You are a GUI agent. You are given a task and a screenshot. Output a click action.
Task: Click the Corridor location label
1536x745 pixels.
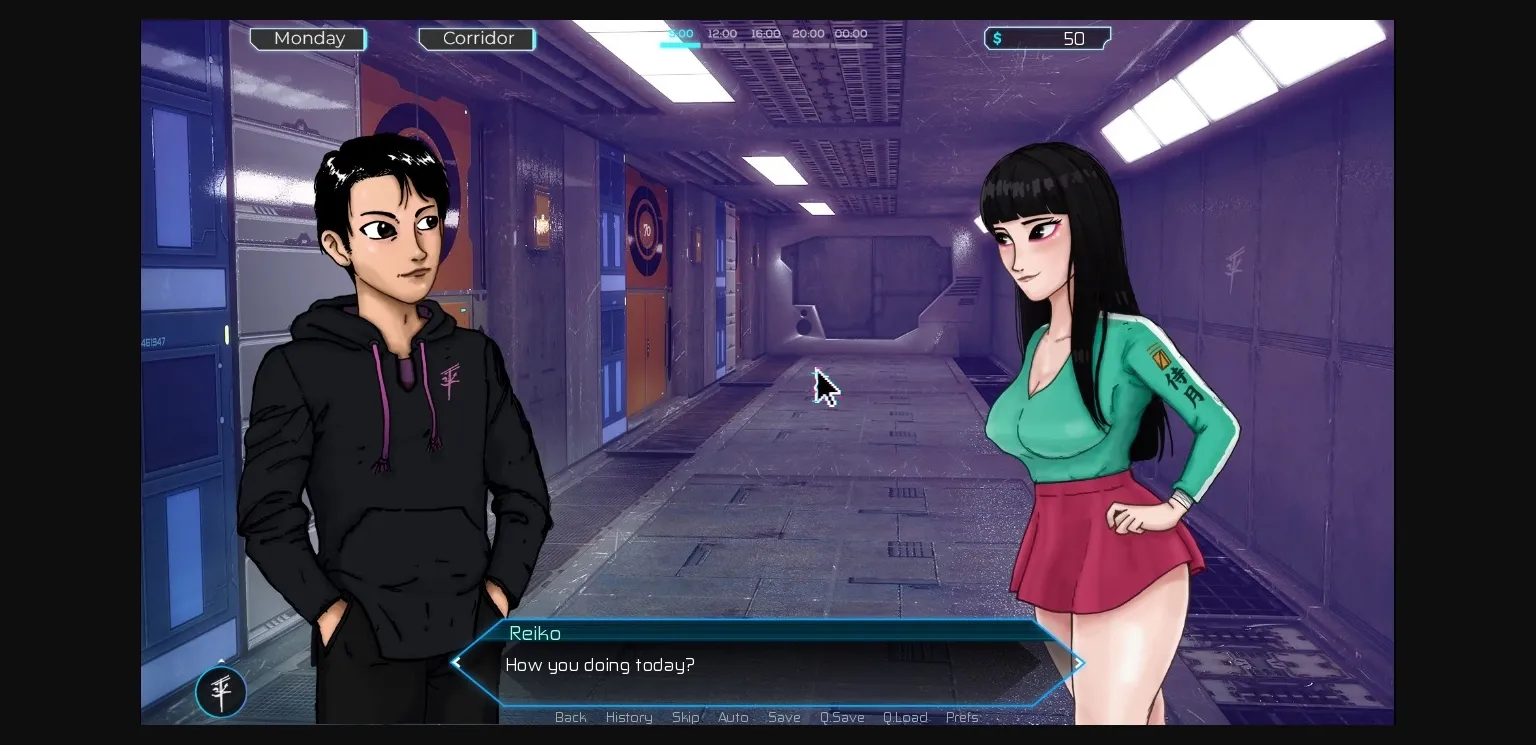pos(477,38)
